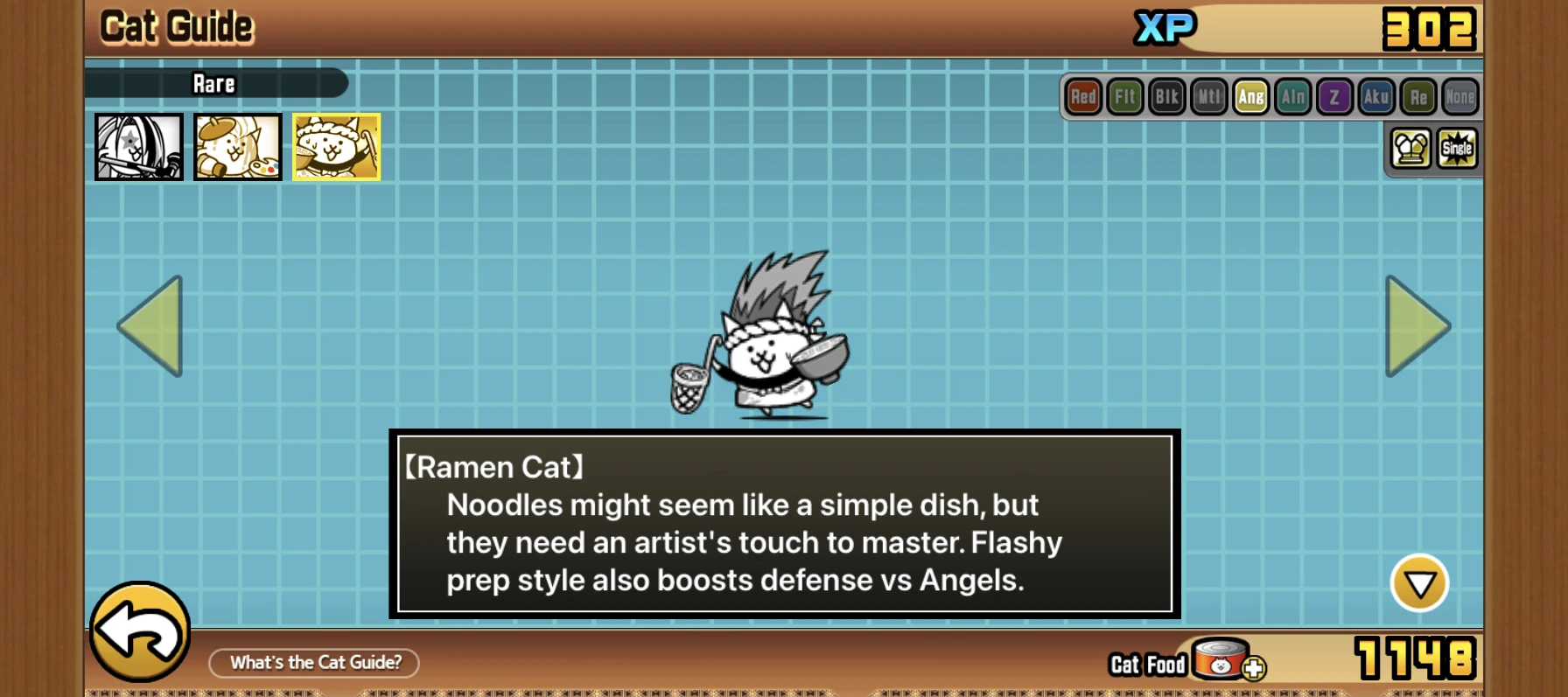Expand unit details with the yellow down arrow
The height and width of the screenshot is (697, 1568).
(1420, 584)
